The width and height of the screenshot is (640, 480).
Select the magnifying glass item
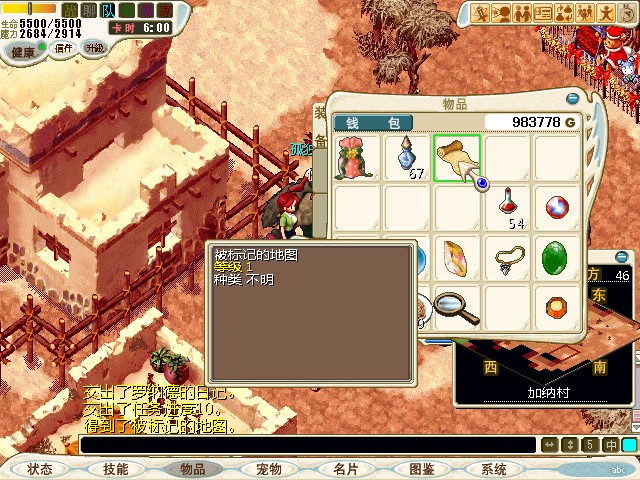pyautogui.click(x=457, y=307)
